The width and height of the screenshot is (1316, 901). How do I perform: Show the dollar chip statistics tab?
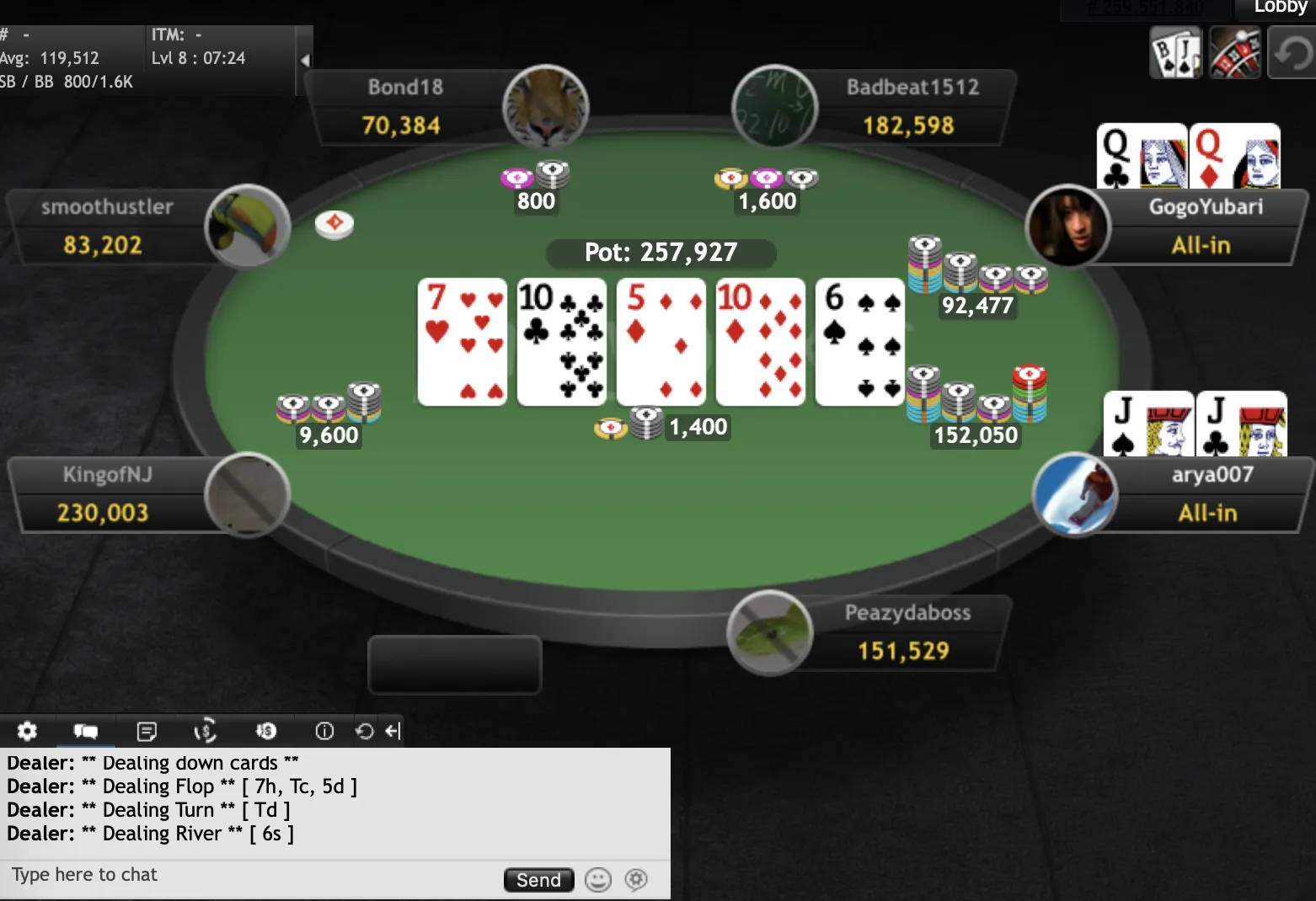point(265,731)
